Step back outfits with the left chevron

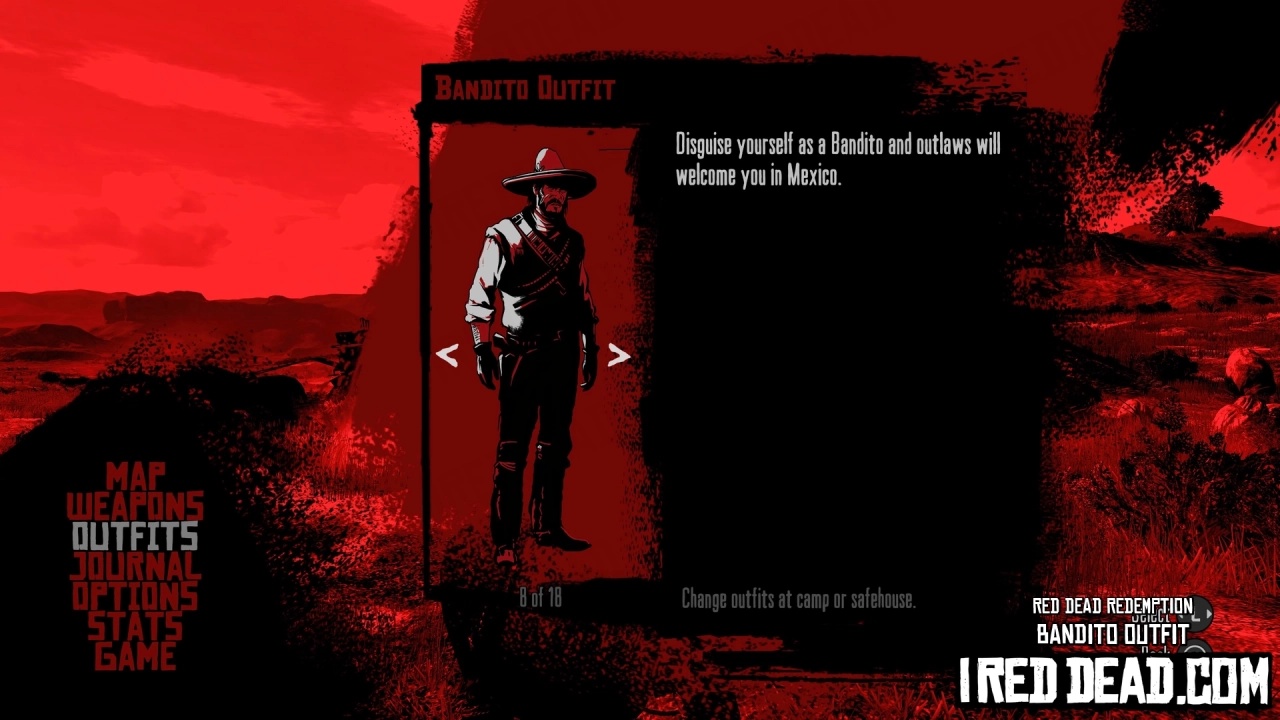[x=449, y=356]
